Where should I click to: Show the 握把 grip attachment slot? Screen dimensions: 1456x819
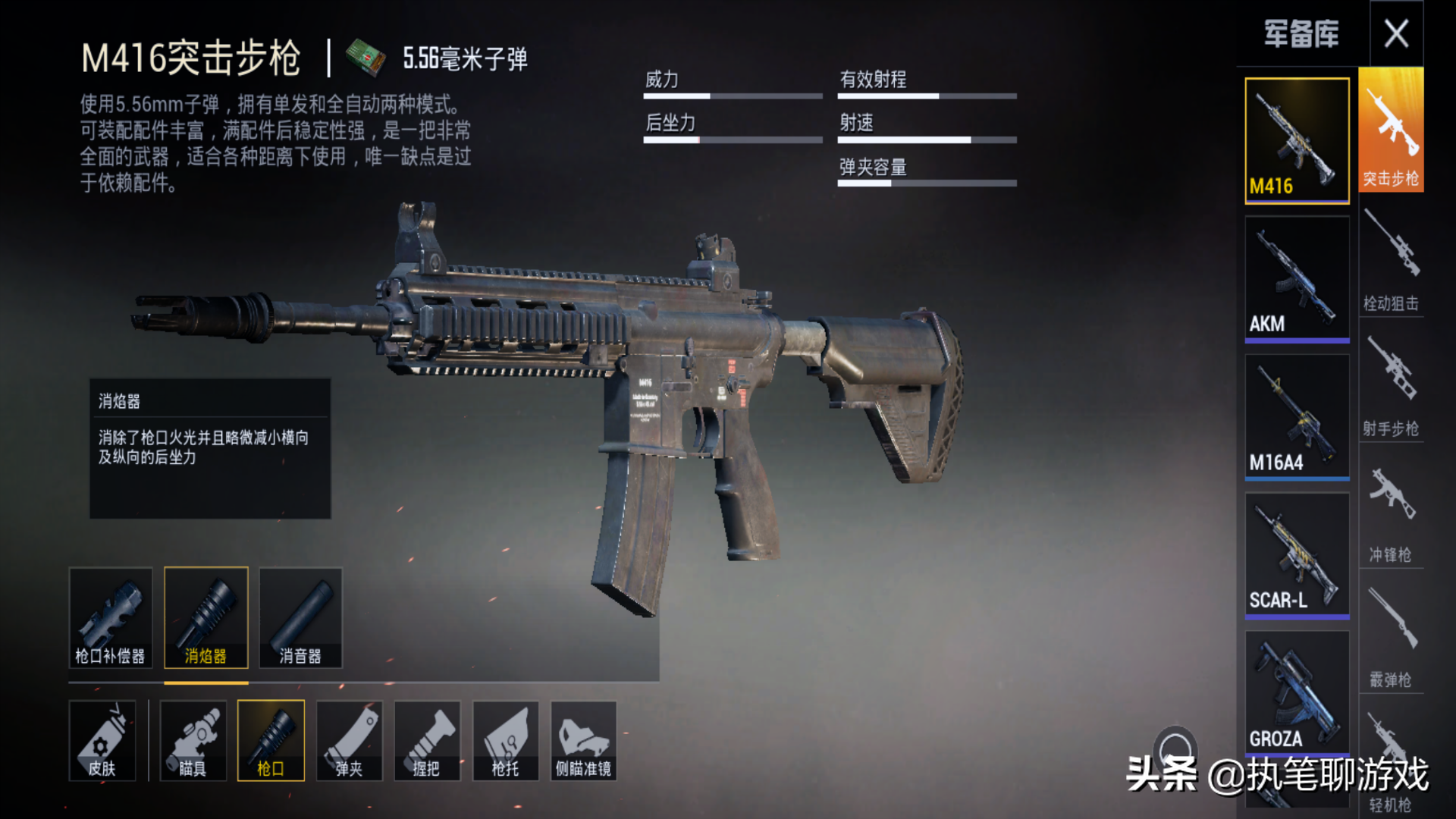tap(427, 740)
